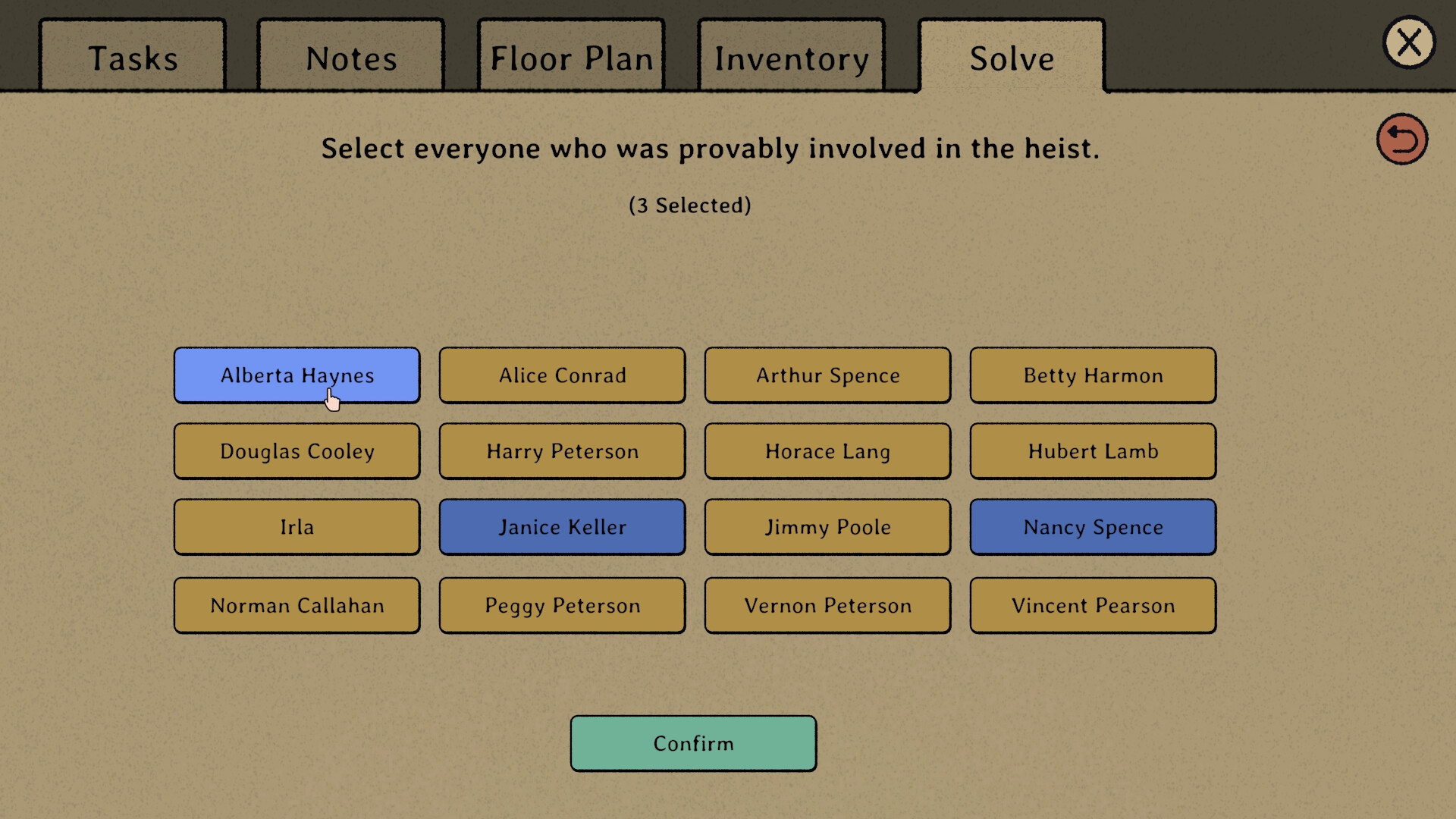Select Betty Harmon as a suspect
Viewport: 1456px width, 819px height.
pyautogui.click(x=1093, y=375)
